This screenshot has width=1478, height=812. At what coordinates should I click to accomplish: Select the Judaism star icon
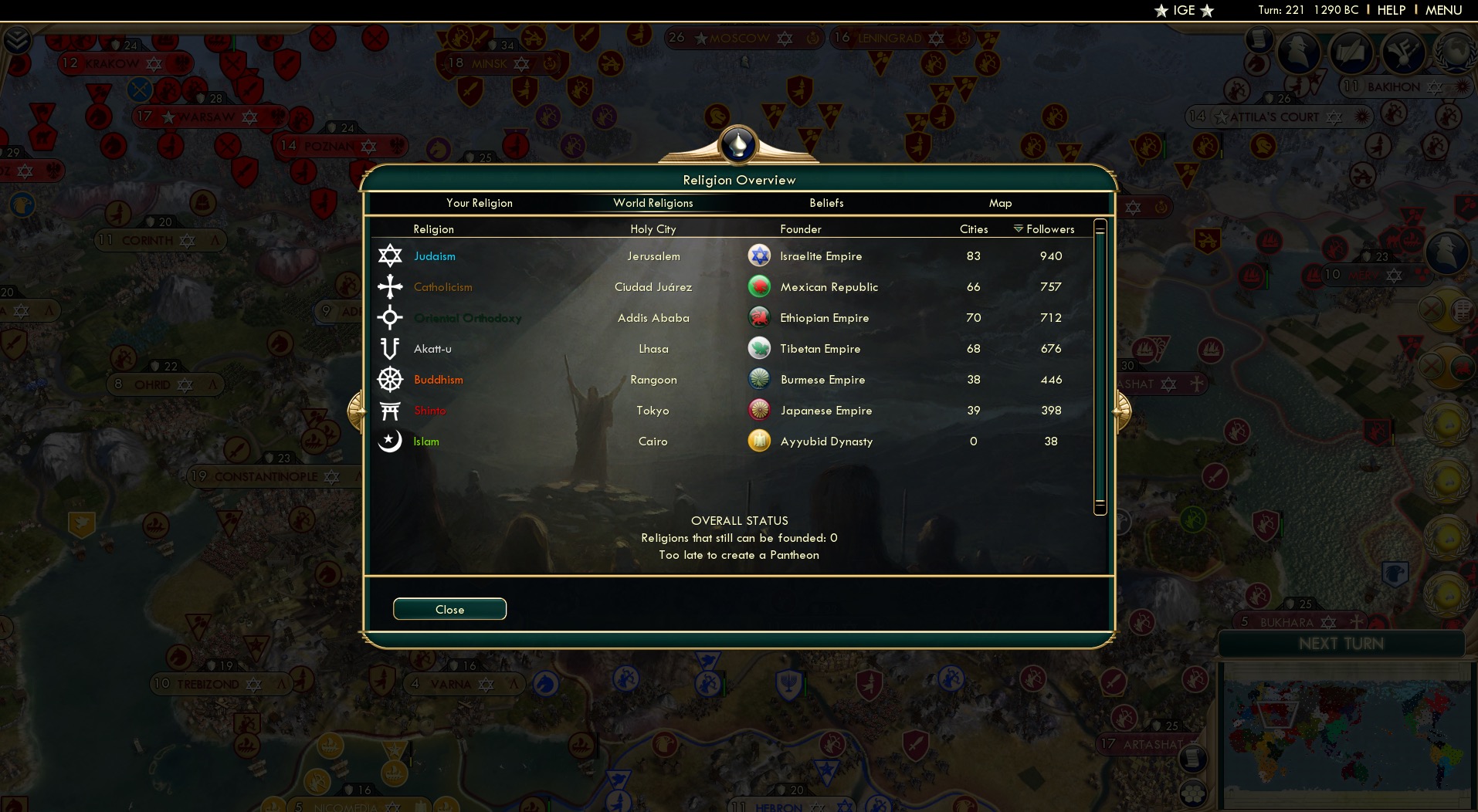(390, 255)
